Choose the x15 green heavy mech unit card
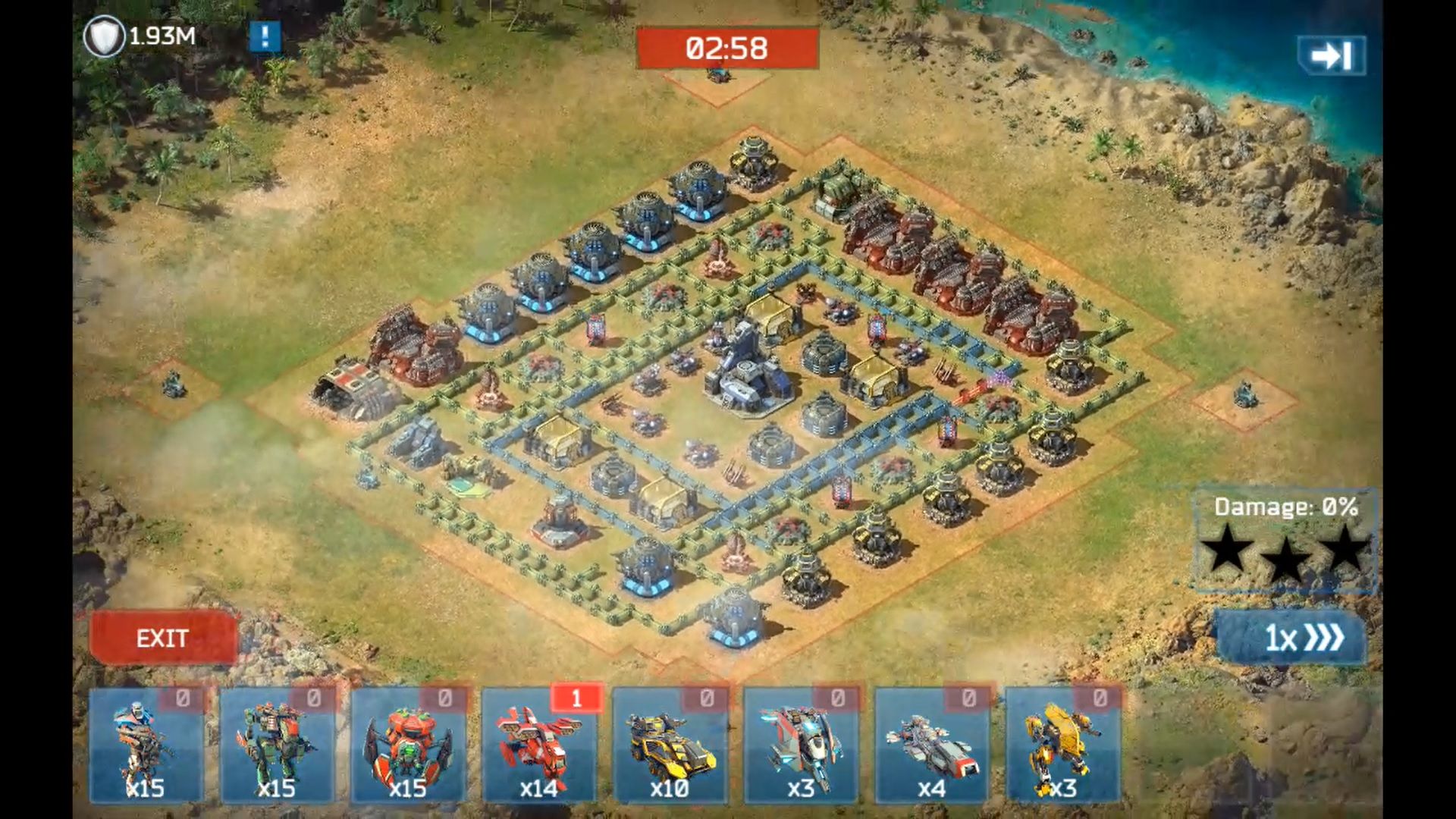1456x819 pixels. coord(277,746)
